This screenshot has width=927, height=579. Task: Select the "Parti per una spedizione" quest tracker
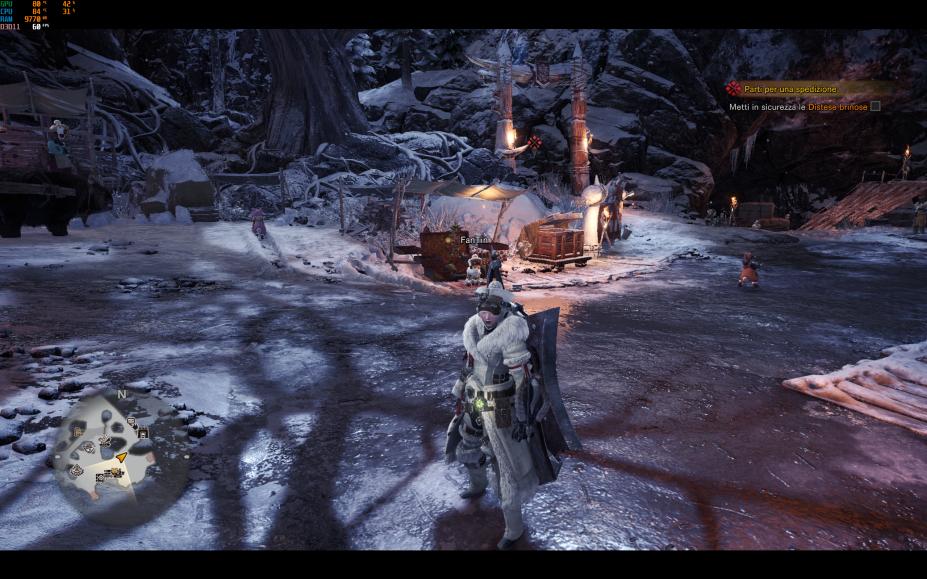[791, 89]
